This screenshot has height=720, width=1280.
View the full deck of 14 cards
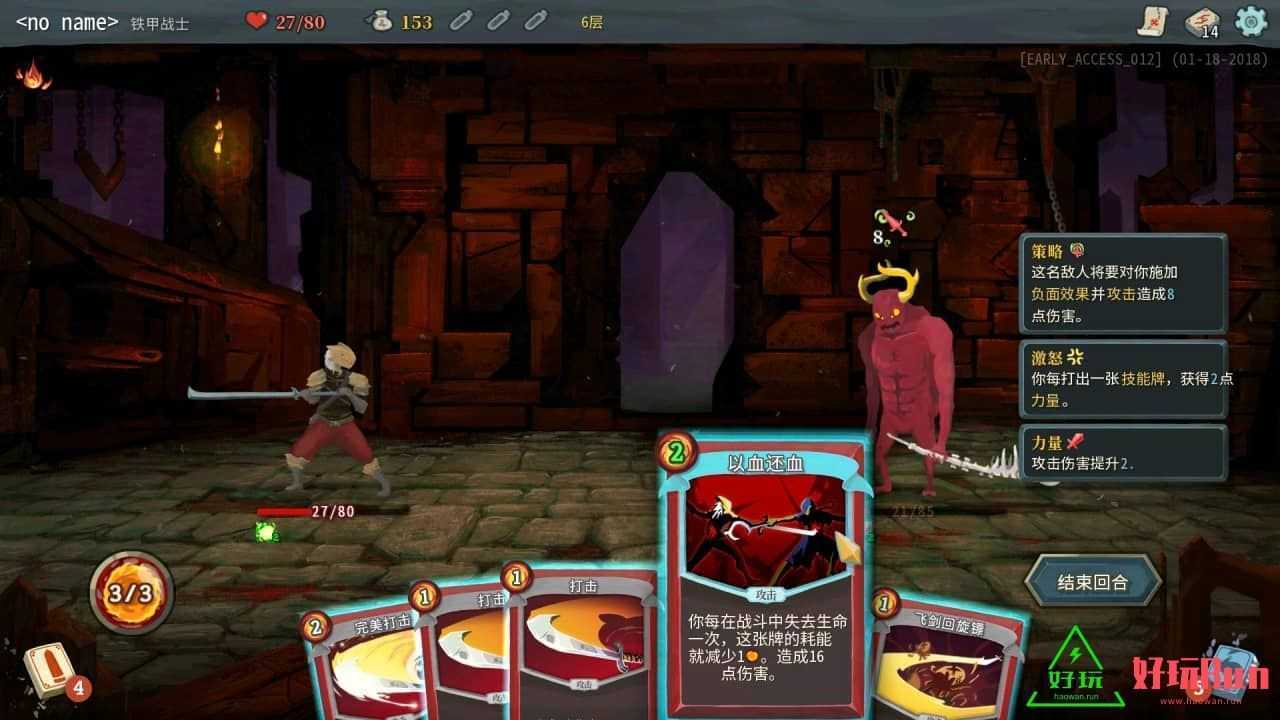[x=1202, y=22]
